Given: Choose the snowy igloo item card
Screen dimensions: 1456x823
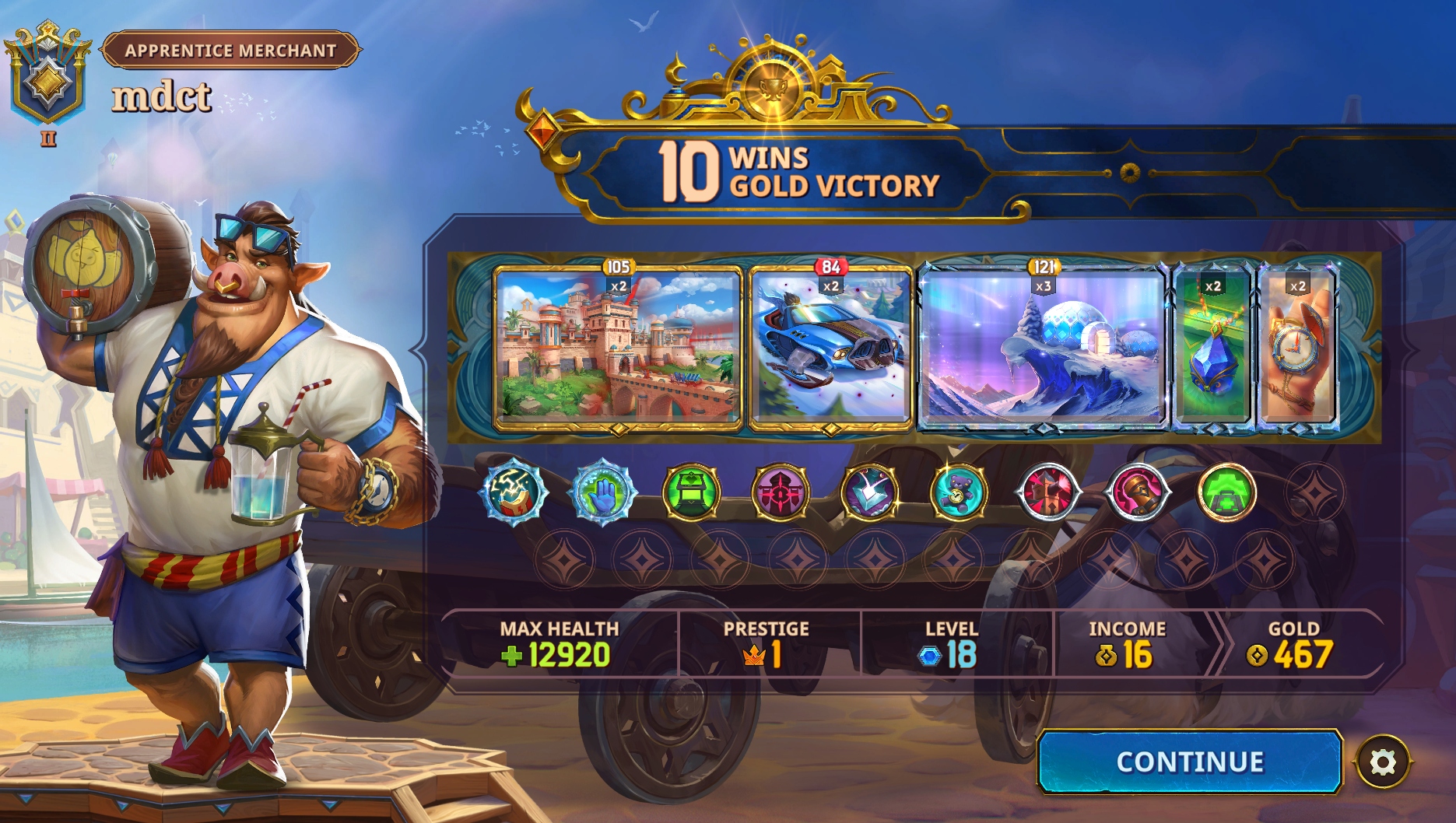Looking at the screenshot, I should [1043, 348].
